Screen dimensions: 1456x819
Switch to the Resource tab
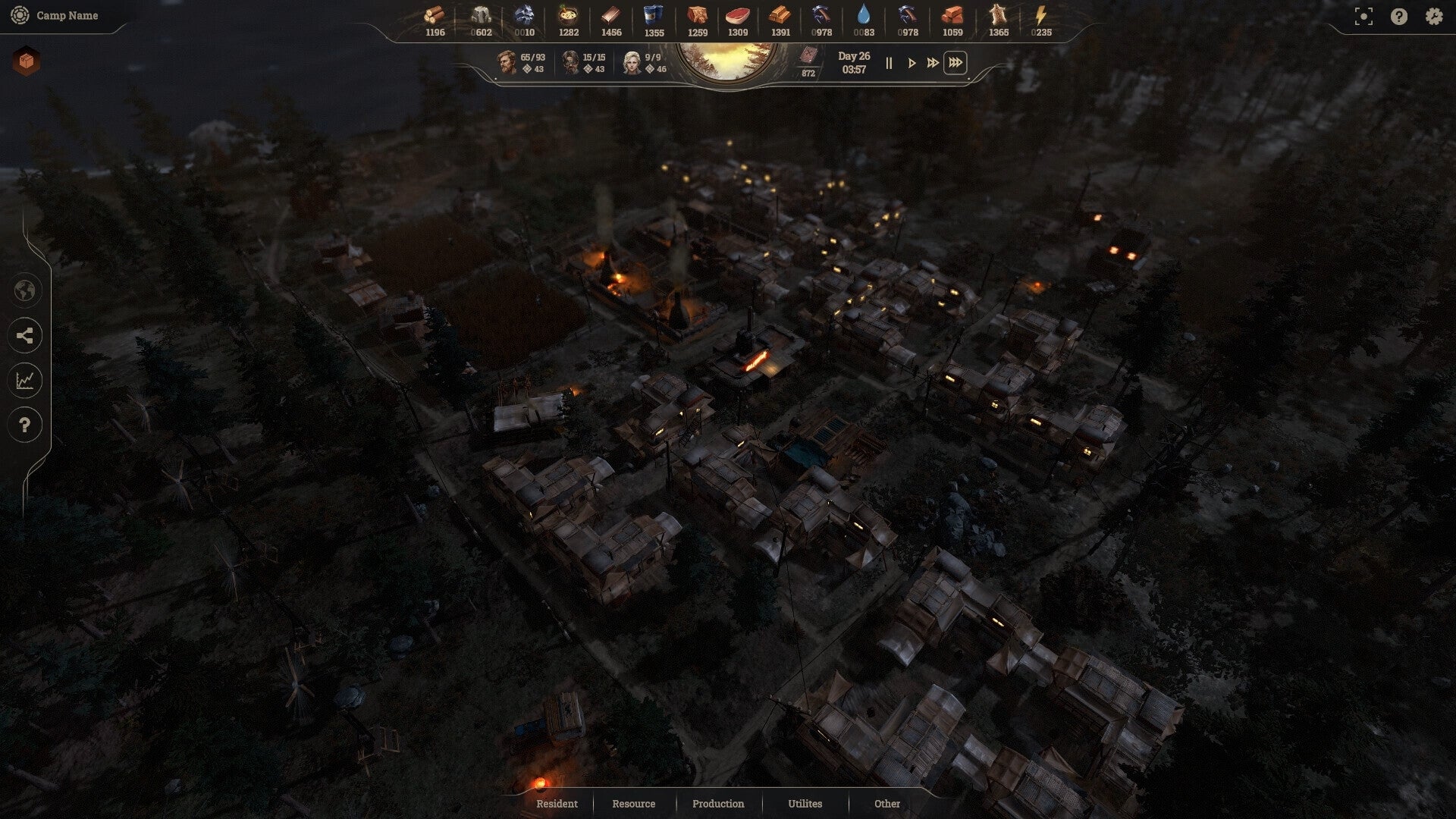[634, 804]
